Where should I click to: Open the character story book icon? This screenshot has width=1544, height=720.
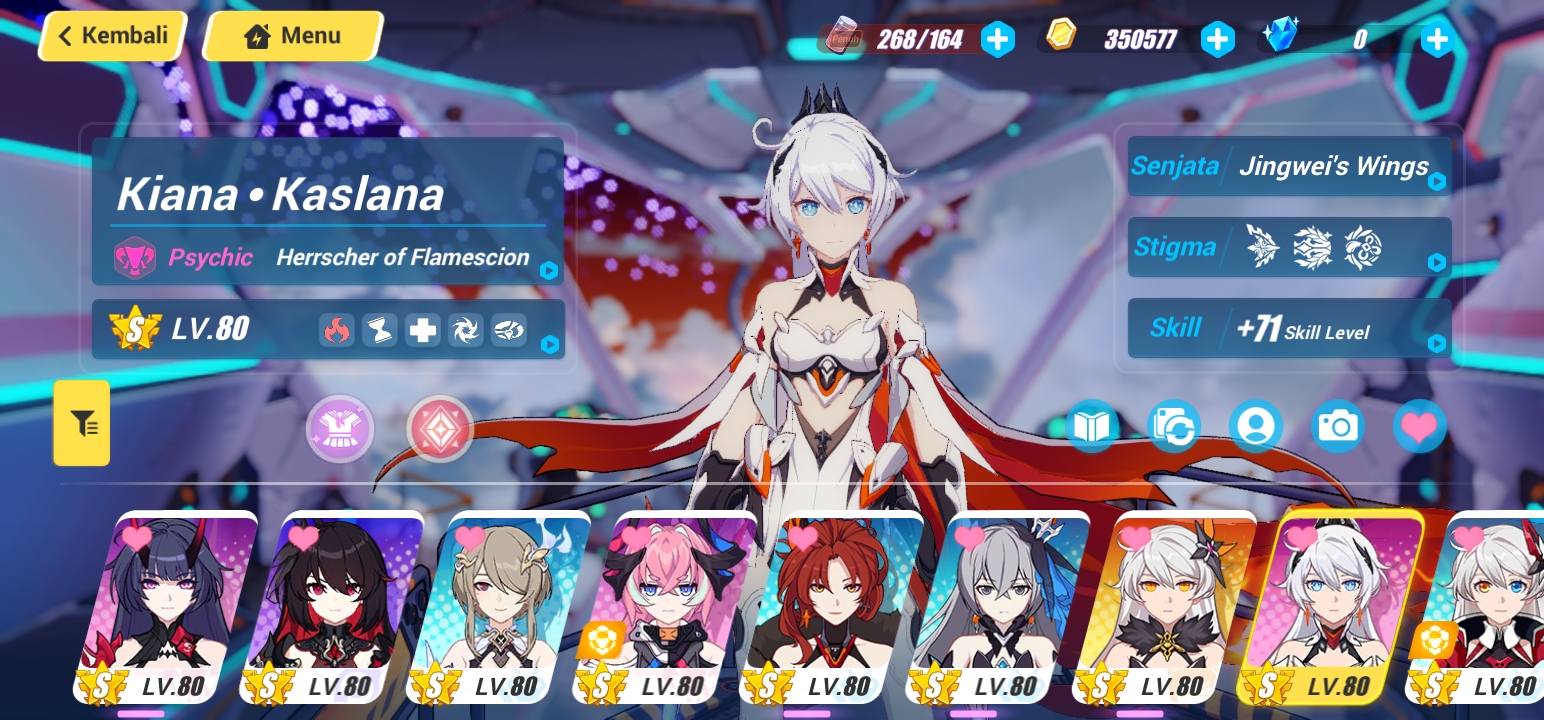(1092, 426)
